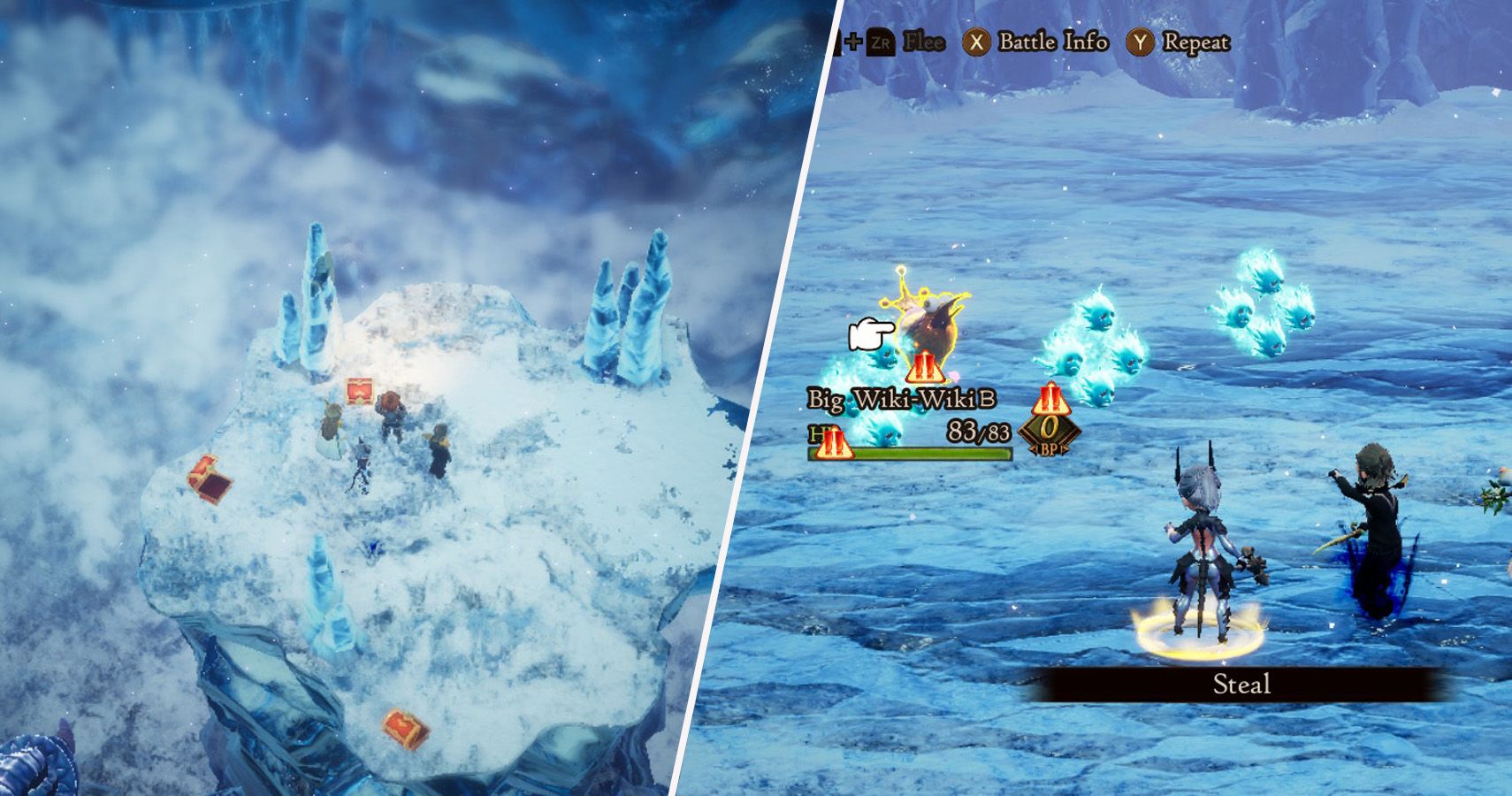Click the ZR Flee command icon
The image size is (1512, 796).
point(880,42)
